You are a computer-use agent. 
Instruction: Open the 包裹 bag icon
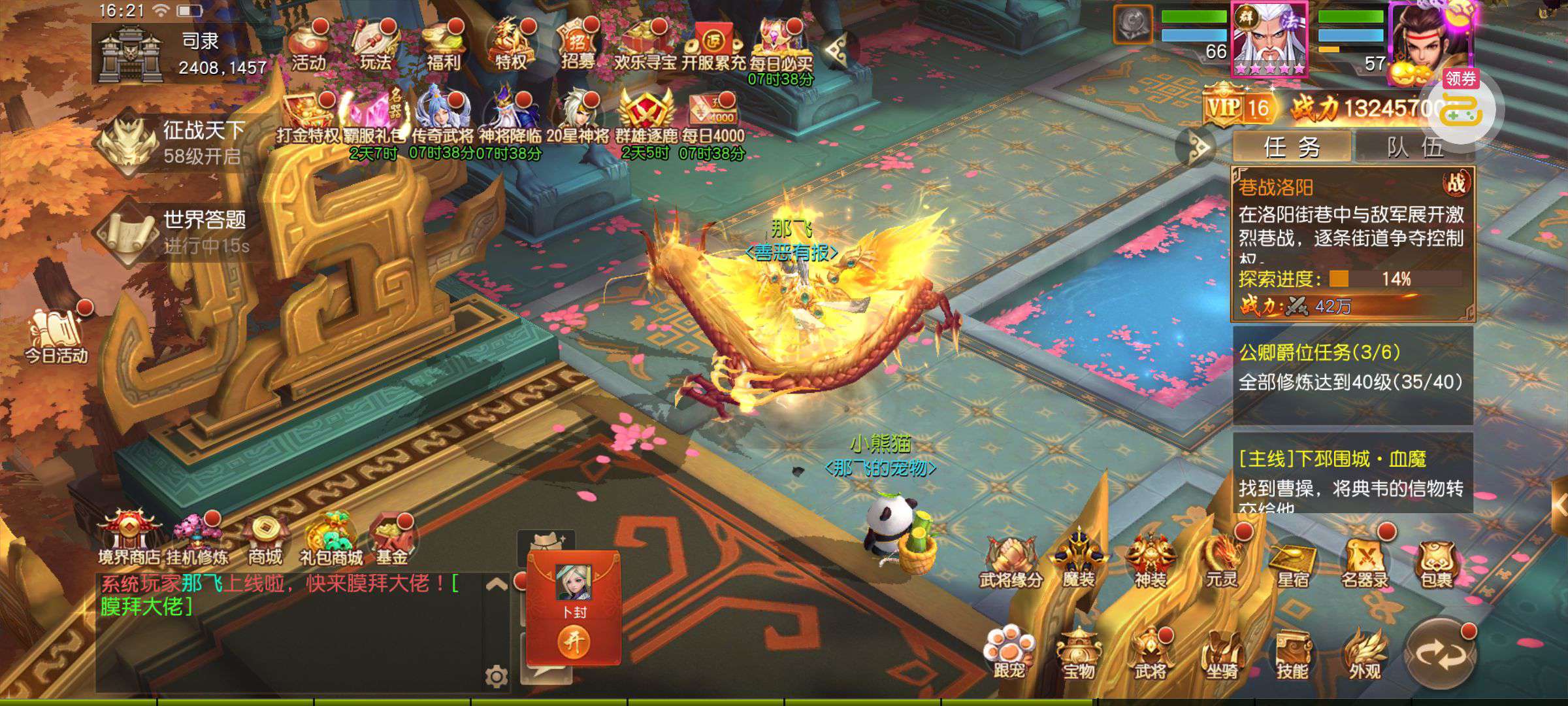tap(1435, 562)
